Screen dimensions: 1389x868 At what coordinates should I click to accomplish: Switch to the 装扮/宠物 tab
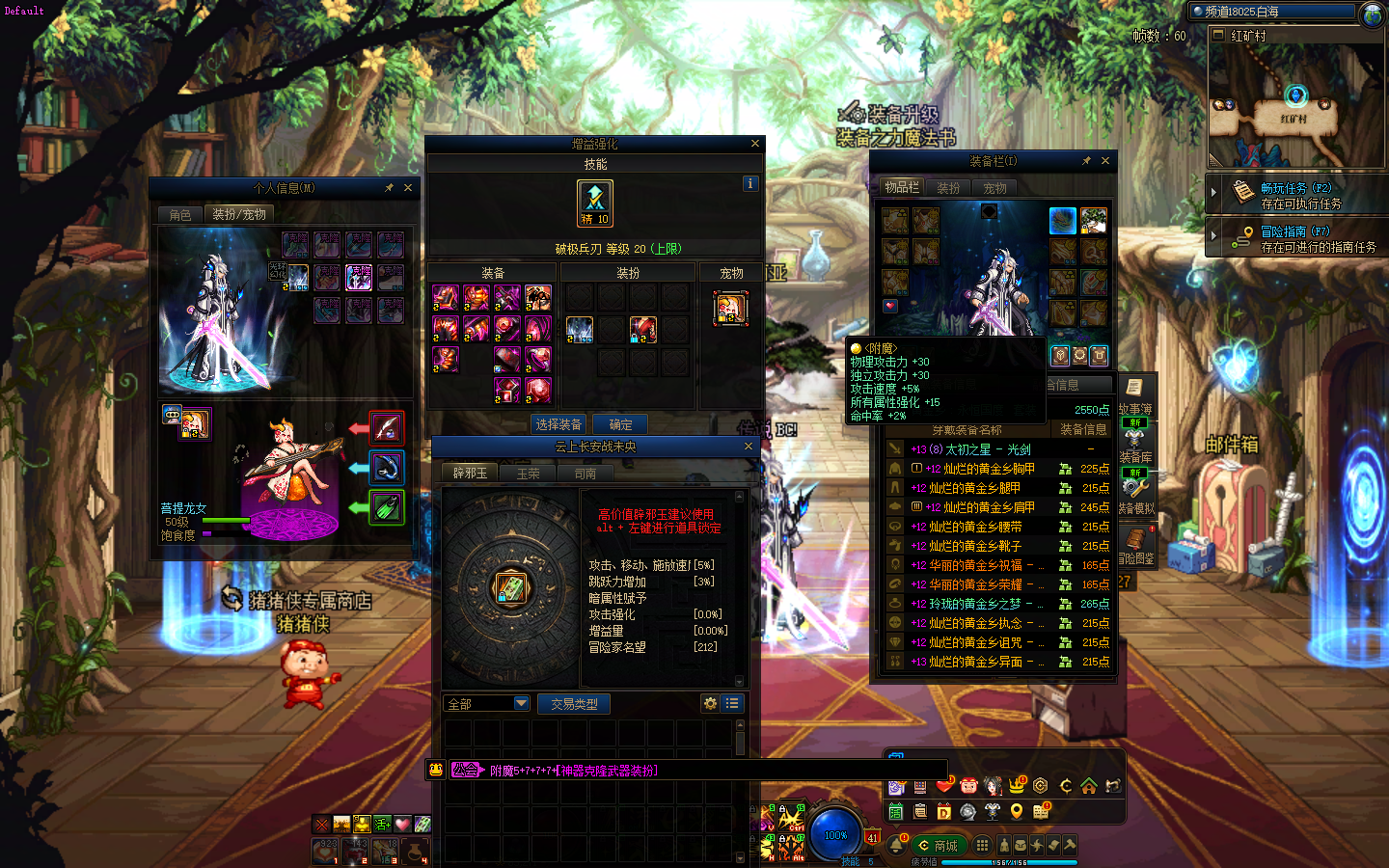coord(238,214)
